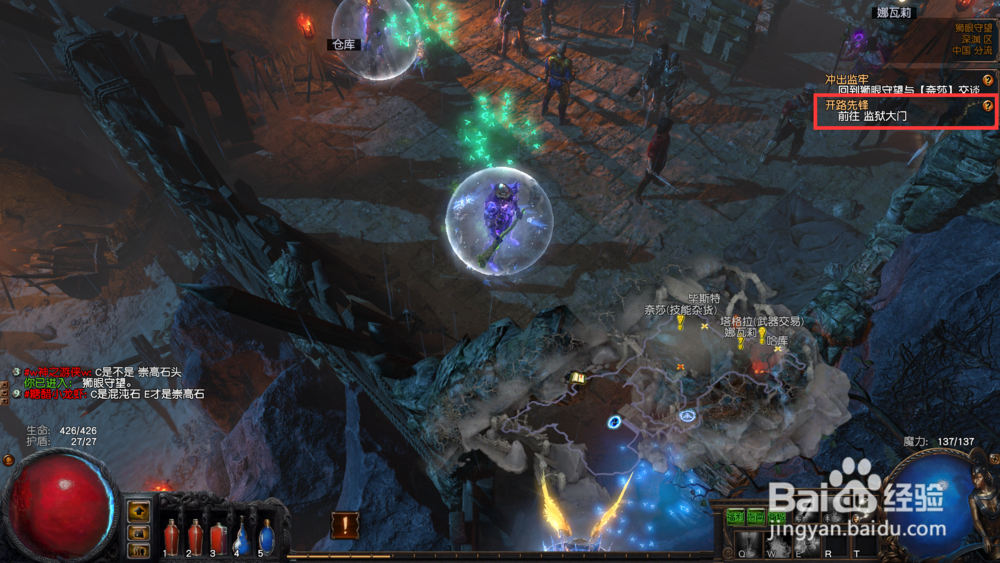This screenshot has height=563, width=1000.
Task: Select the empty skill slot bound to T
Action: pyautogui.click(x=857, y=544)
